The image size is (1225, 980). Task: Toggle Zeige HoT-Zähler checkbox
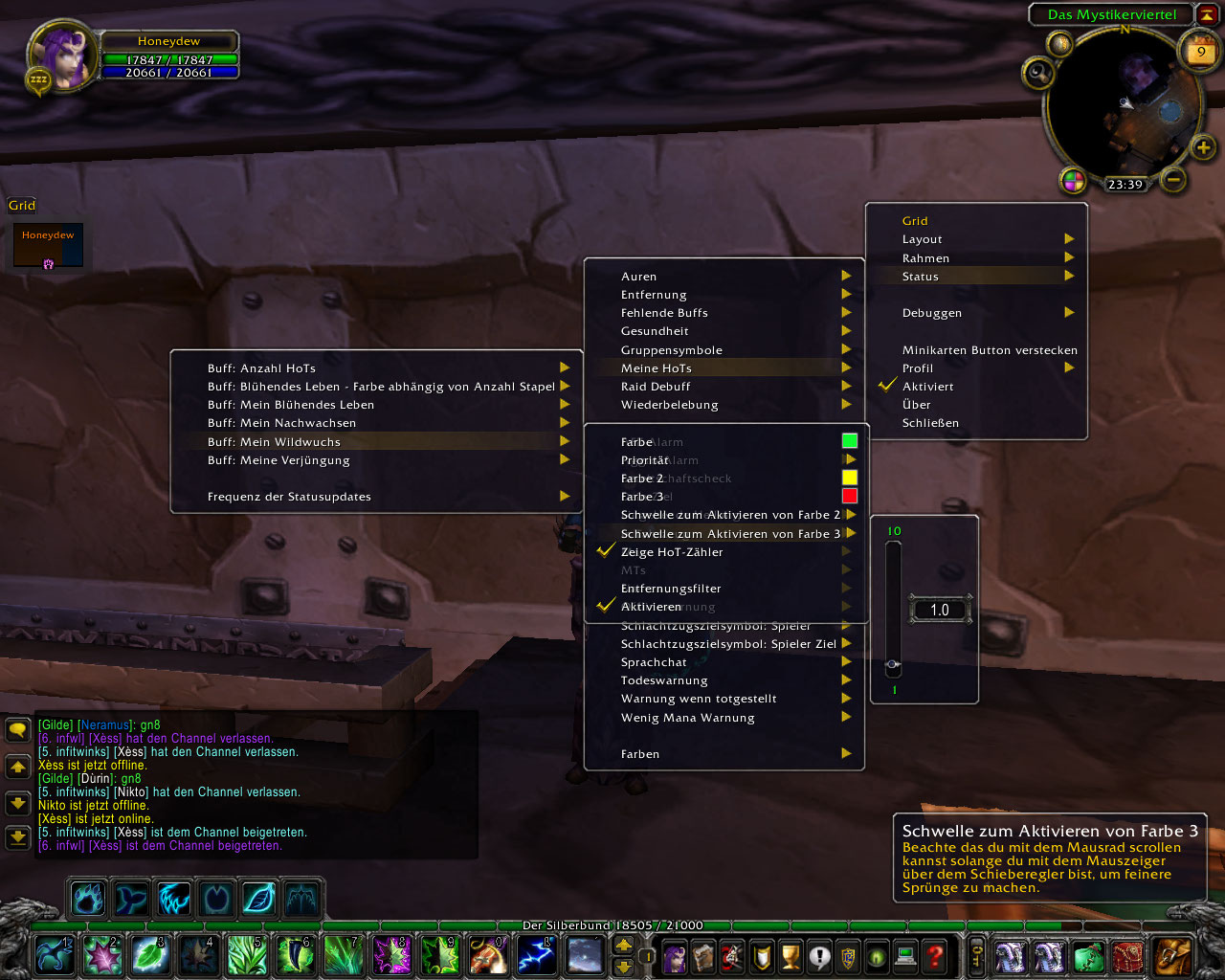606,551
